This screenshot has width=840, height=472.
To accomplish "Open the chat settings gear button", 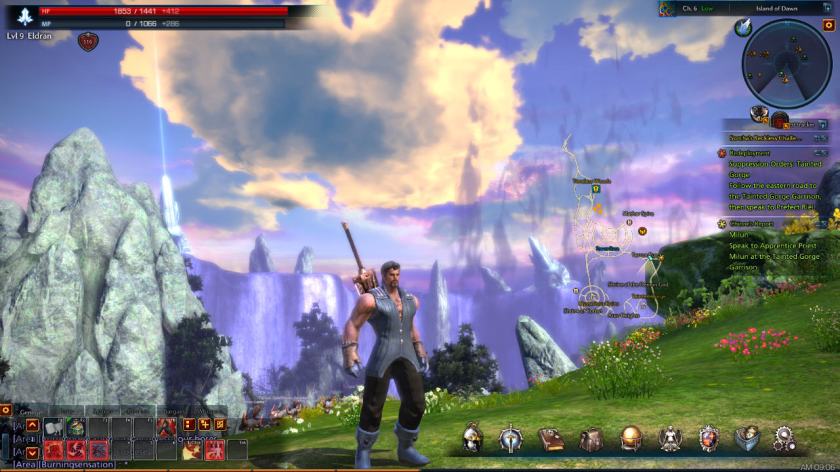I will [6, 410].
